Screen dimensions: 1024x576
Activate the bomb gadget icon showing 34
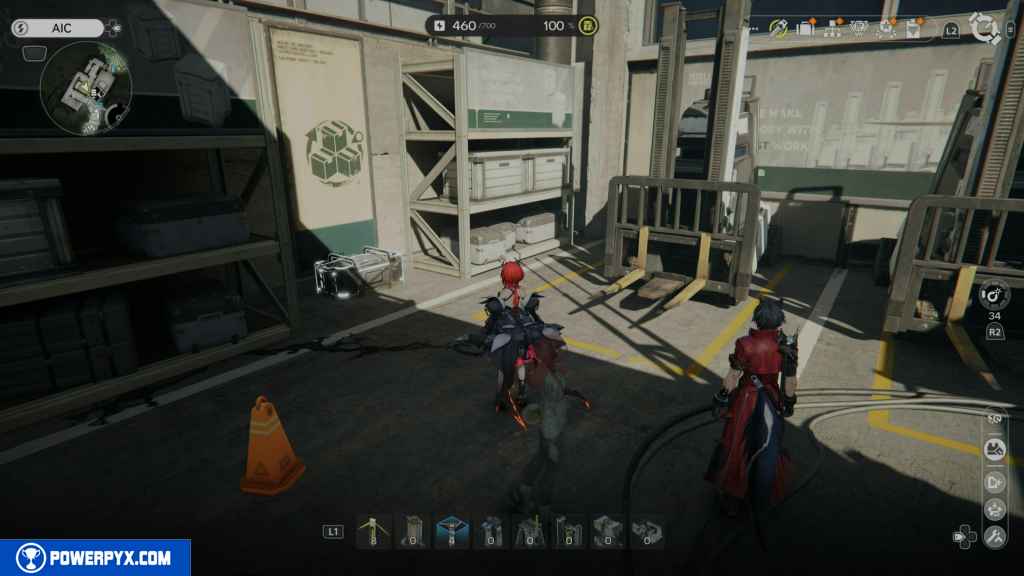(x=995, y=295)
